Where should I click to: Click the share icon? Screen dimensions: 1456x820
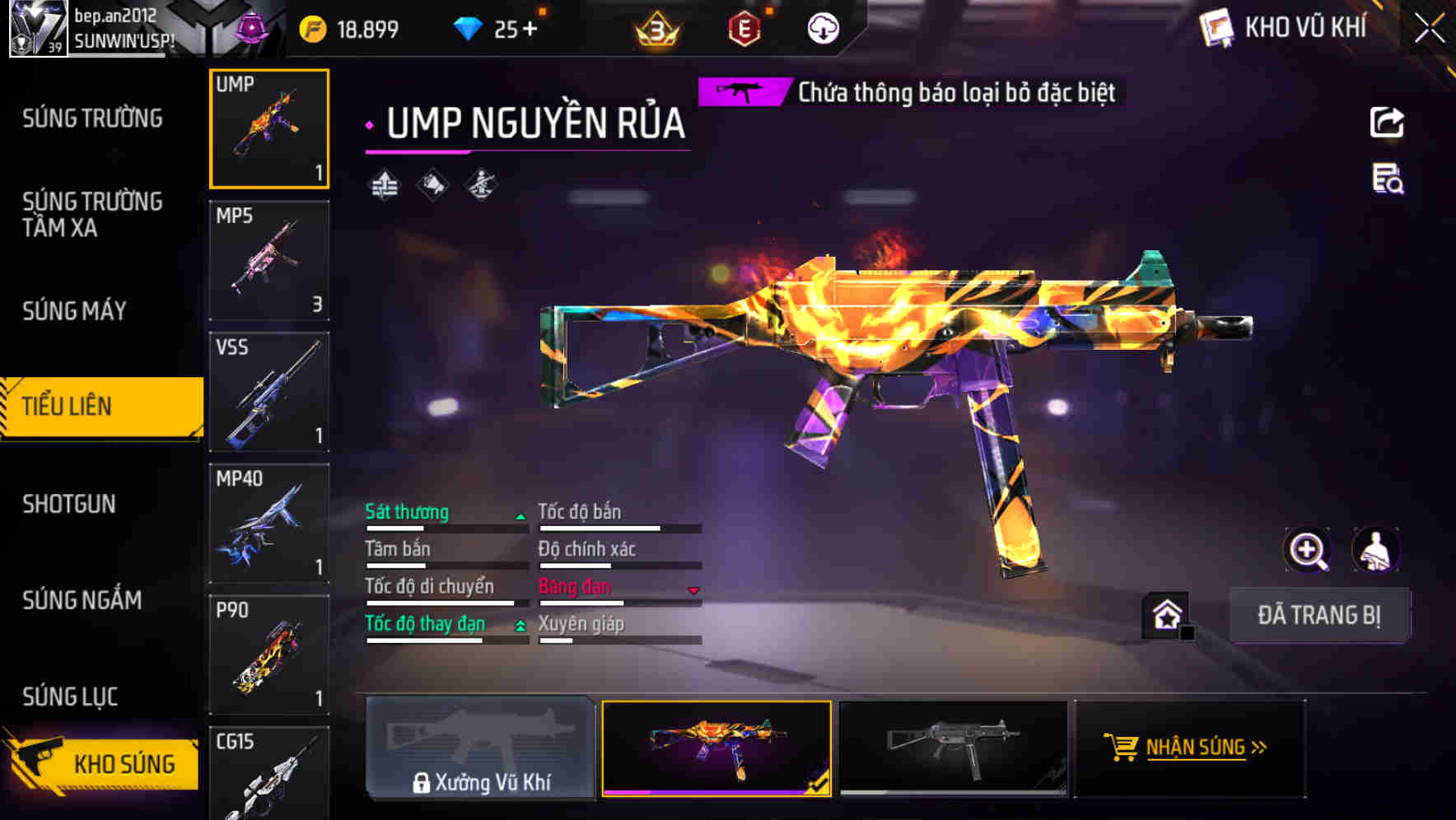tap(1387, 123)
